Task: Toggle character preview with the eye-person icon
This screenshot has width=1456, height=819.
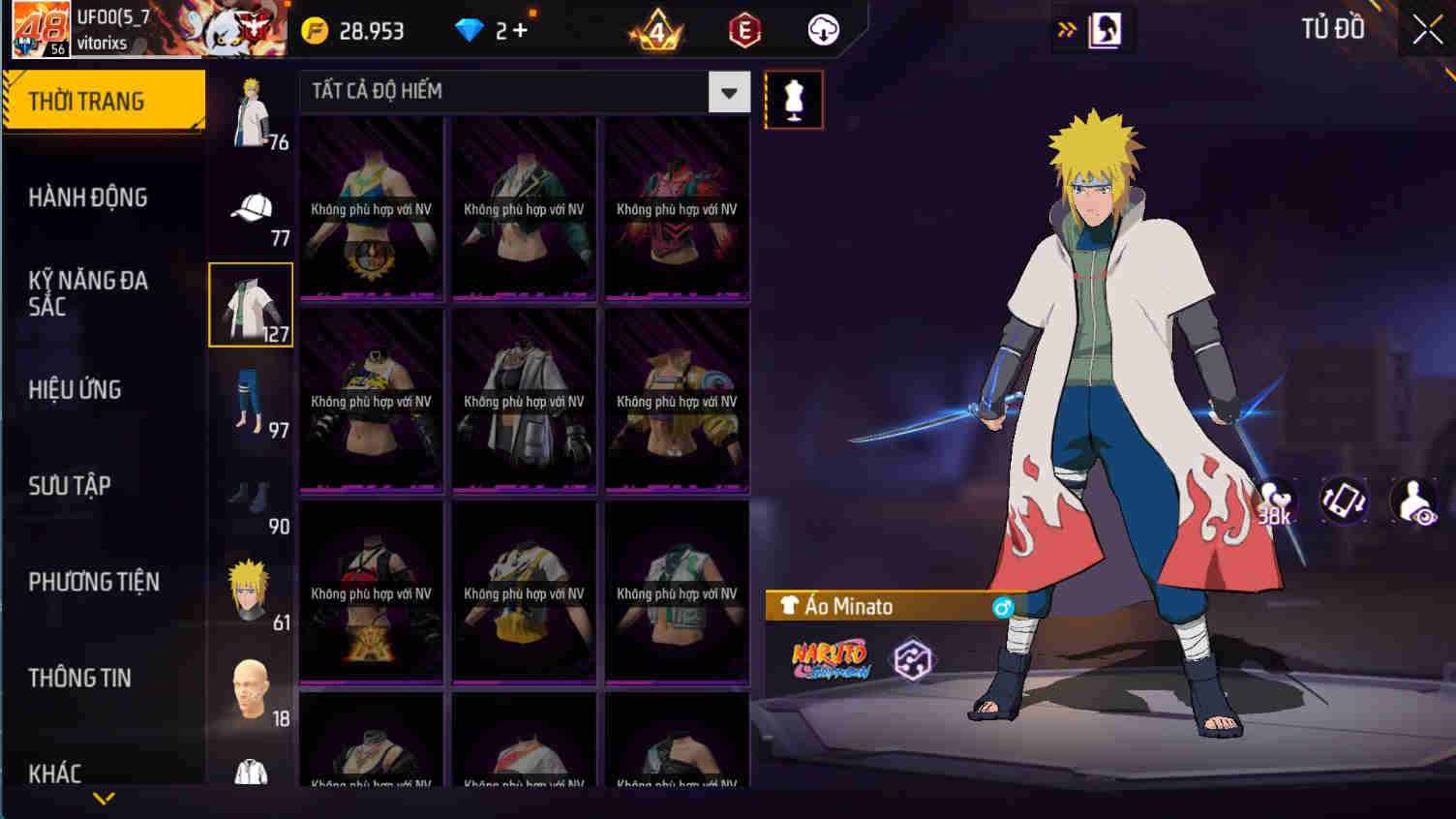Action: (1415, 500)
